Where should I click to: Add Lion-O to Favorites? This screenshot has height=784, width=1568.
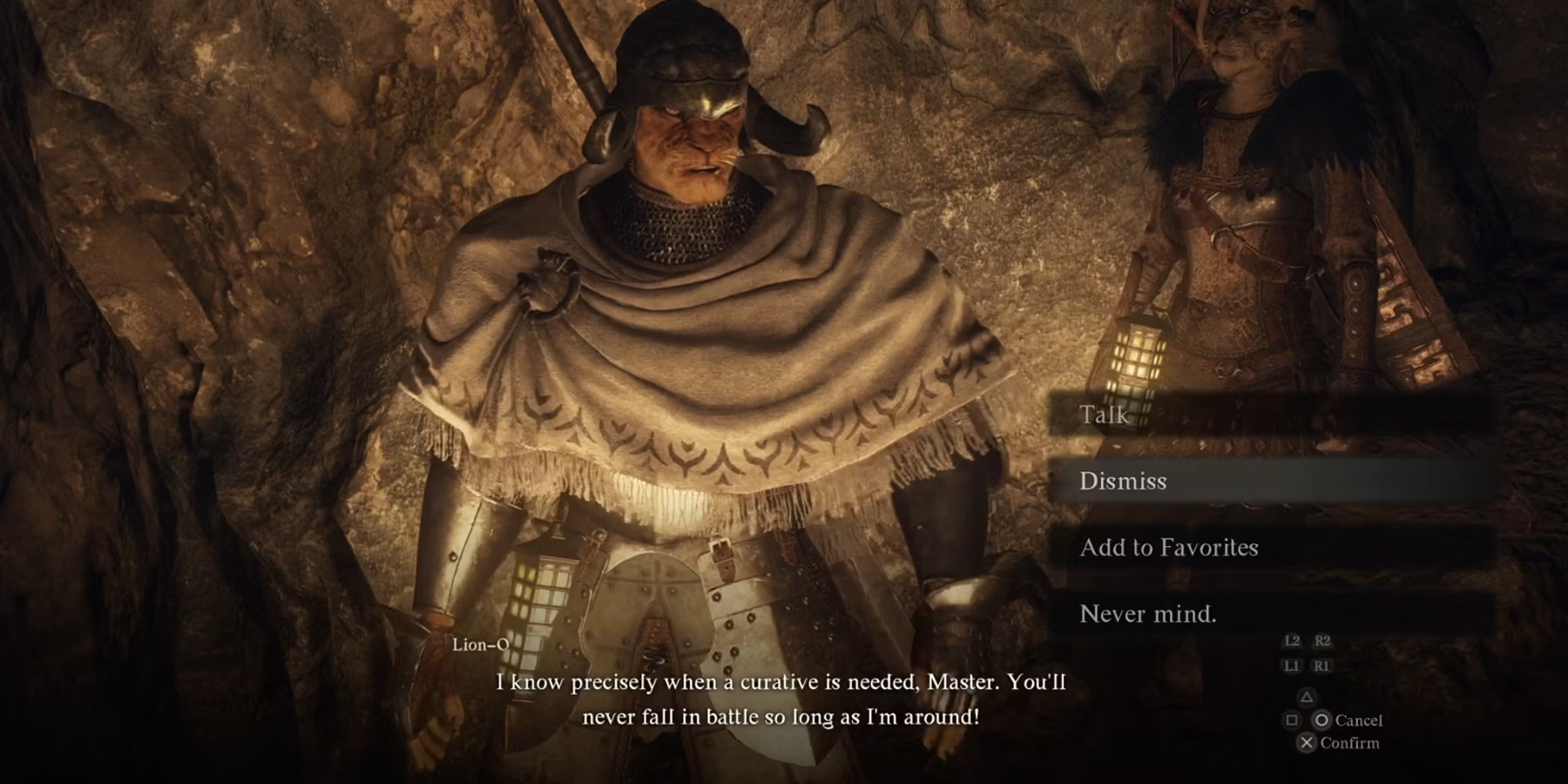coord(1169,547)
